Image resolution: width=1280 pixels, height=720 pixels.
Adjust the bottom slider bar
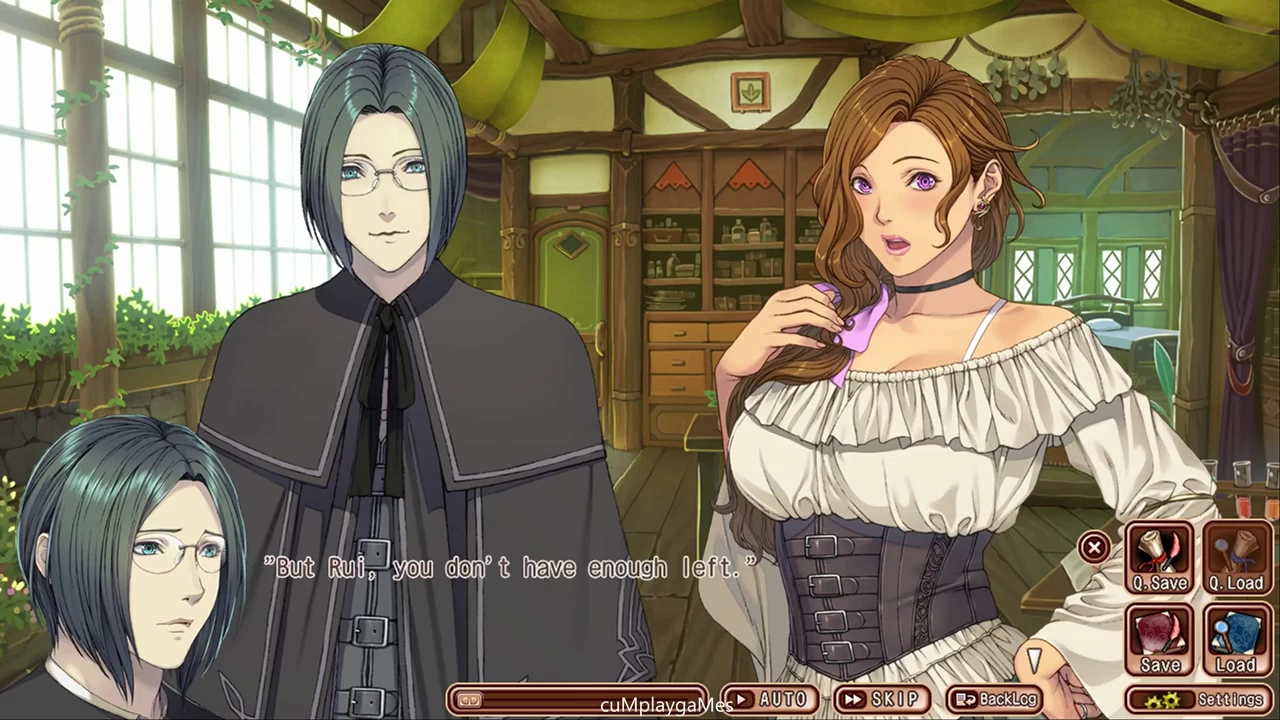tap(578, 699)
